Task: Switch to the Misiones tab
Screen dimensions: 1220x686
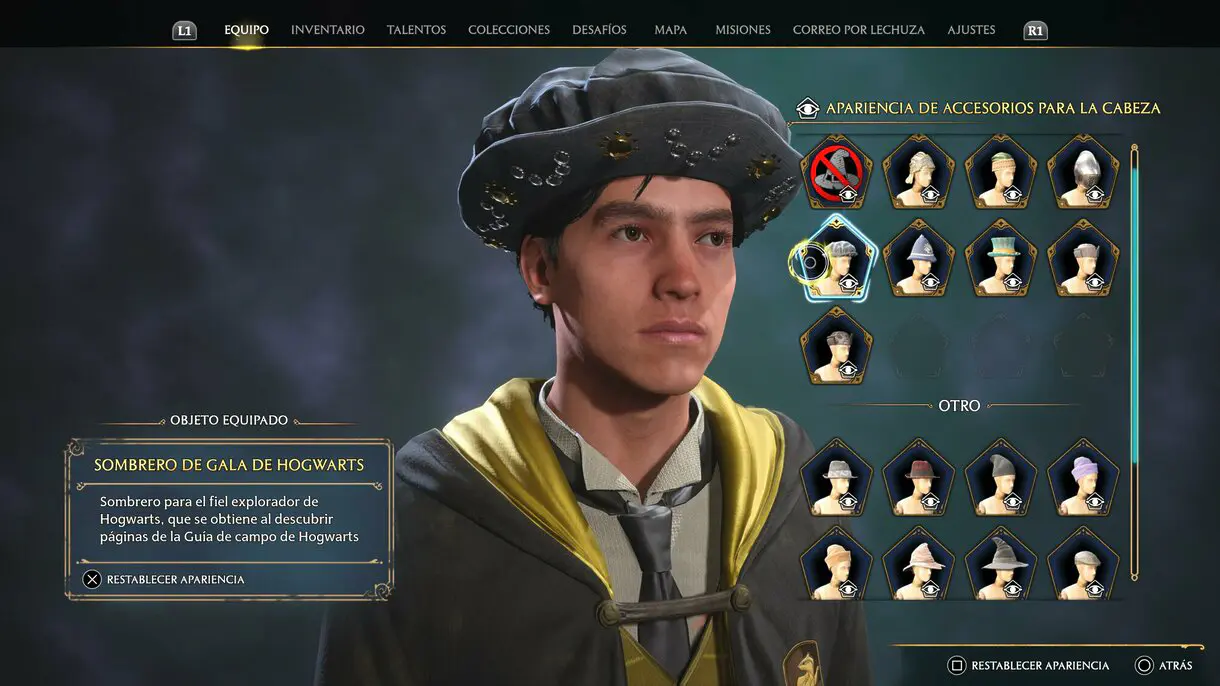Action: 742,30
